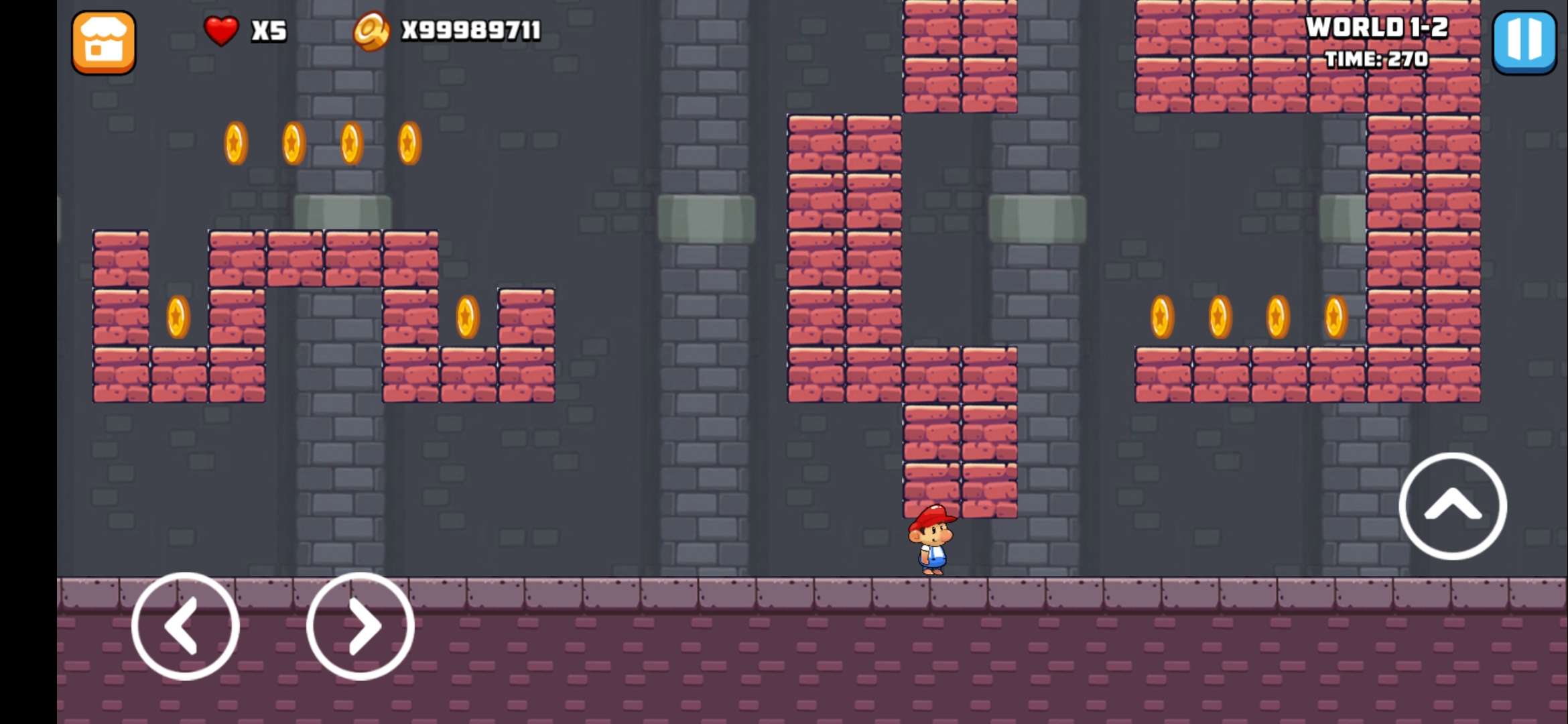
Task: Pause the game with the blue button
Action: click(1524, 42)
